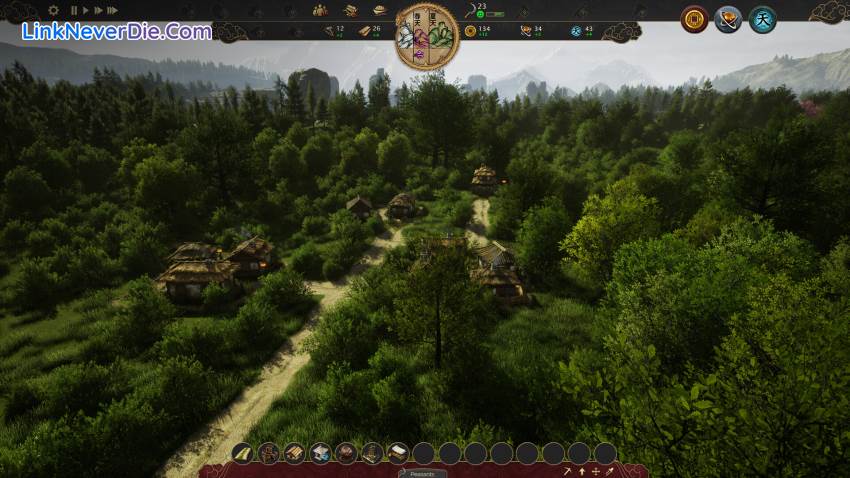Image resolution: width=850 pixels, height=478 pixels.
Task: Open the wood planks resource icon
Action: click(350, 10)
